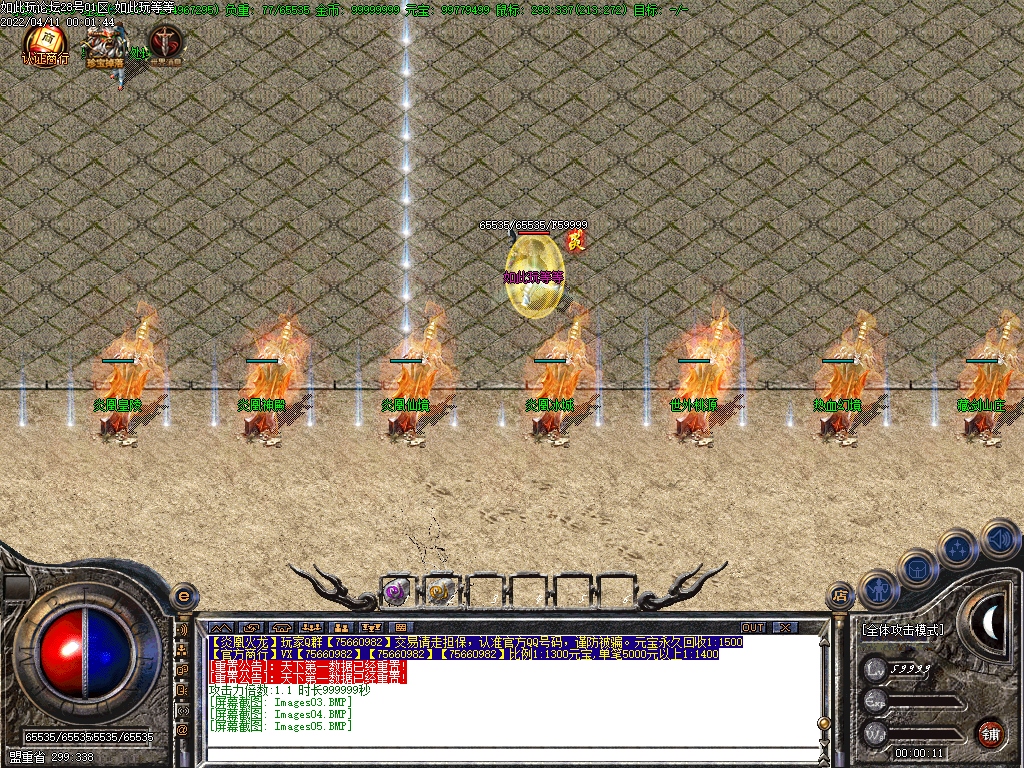
Task: Select the mountain-shaped chat filter tab
Action: (220, 628)
